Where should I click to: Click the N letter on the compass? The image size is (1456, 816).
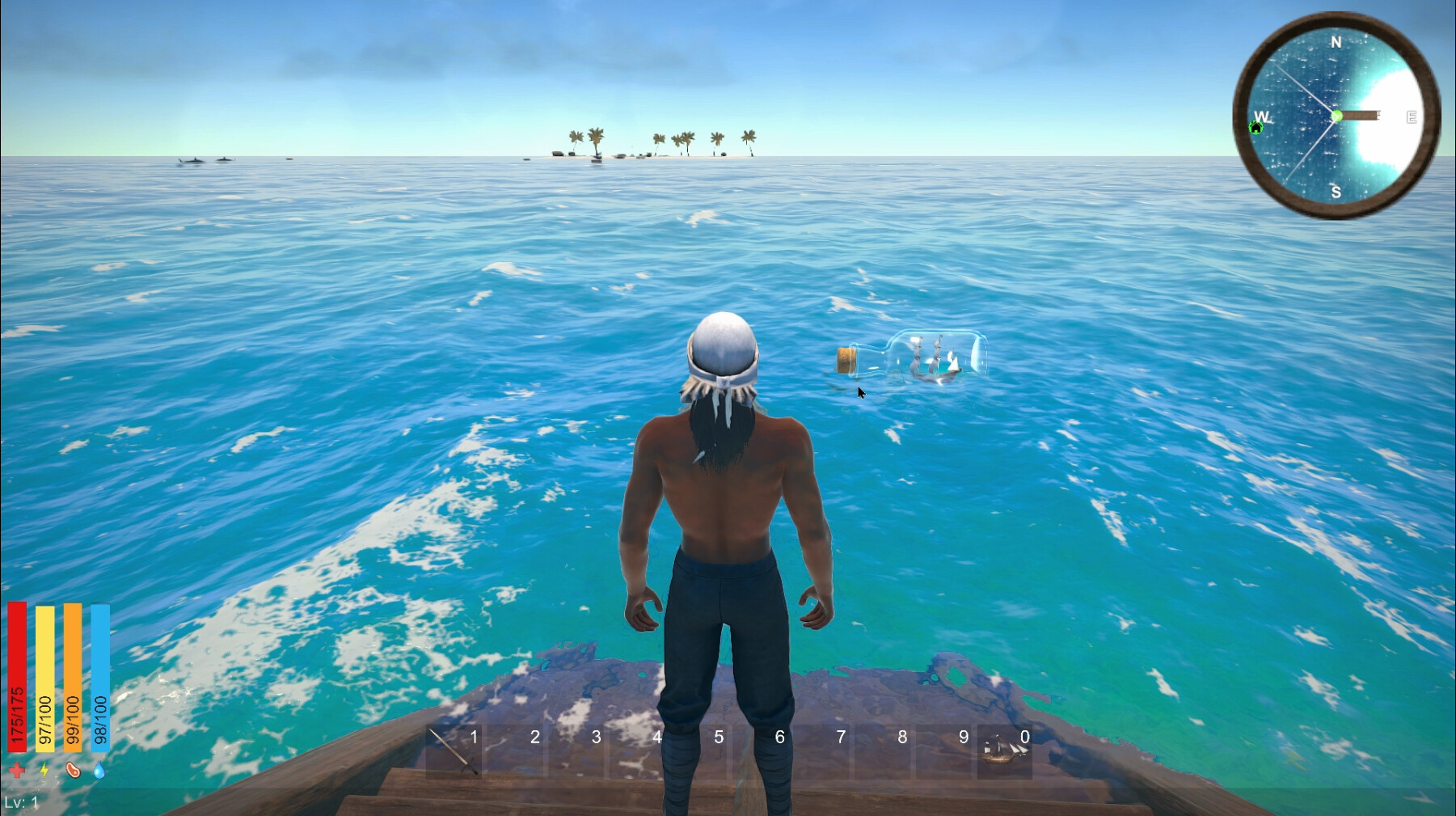click(1337, 42)
